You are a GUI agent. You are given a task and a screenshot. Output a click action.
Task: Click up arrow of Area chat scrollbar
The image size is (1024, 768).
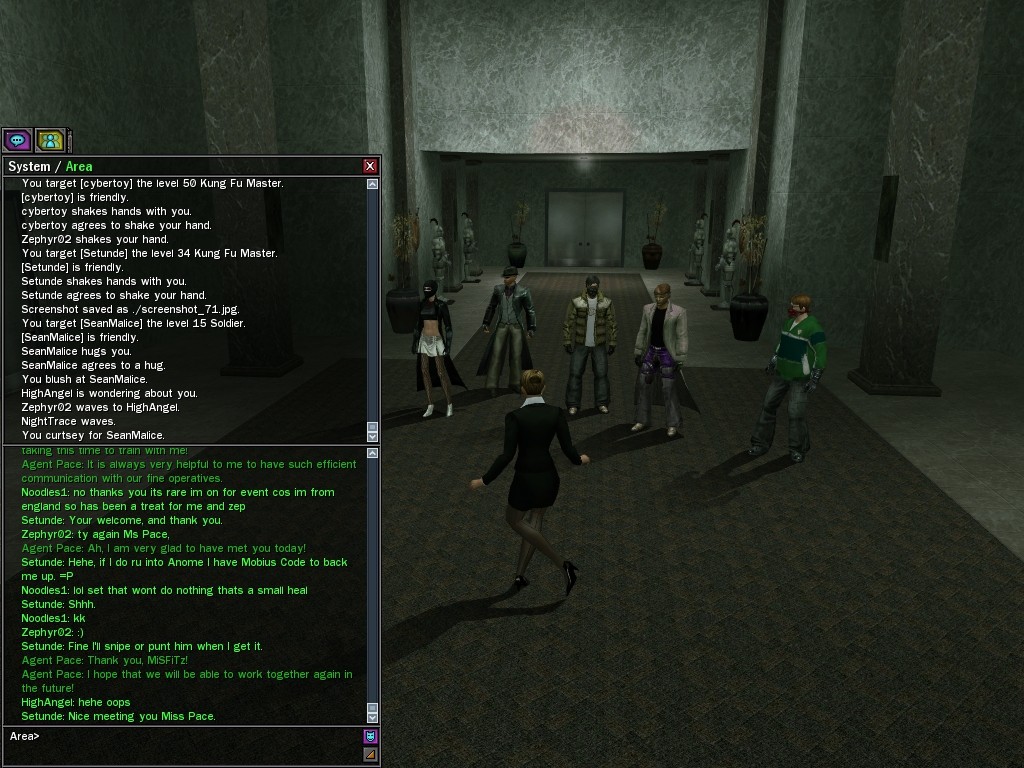pyautogui.click(x=373, y=454)
